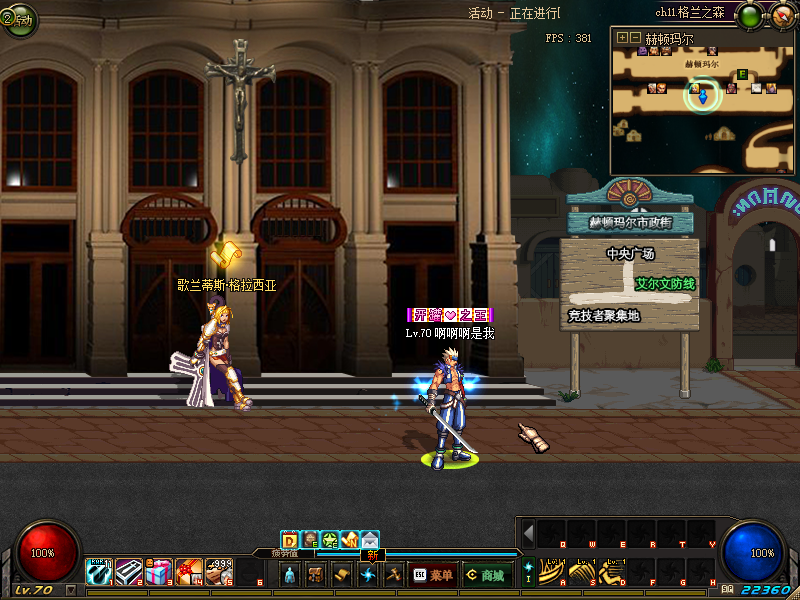
Task: Open the blue gift box in slot 3
Action: point(158,573)
